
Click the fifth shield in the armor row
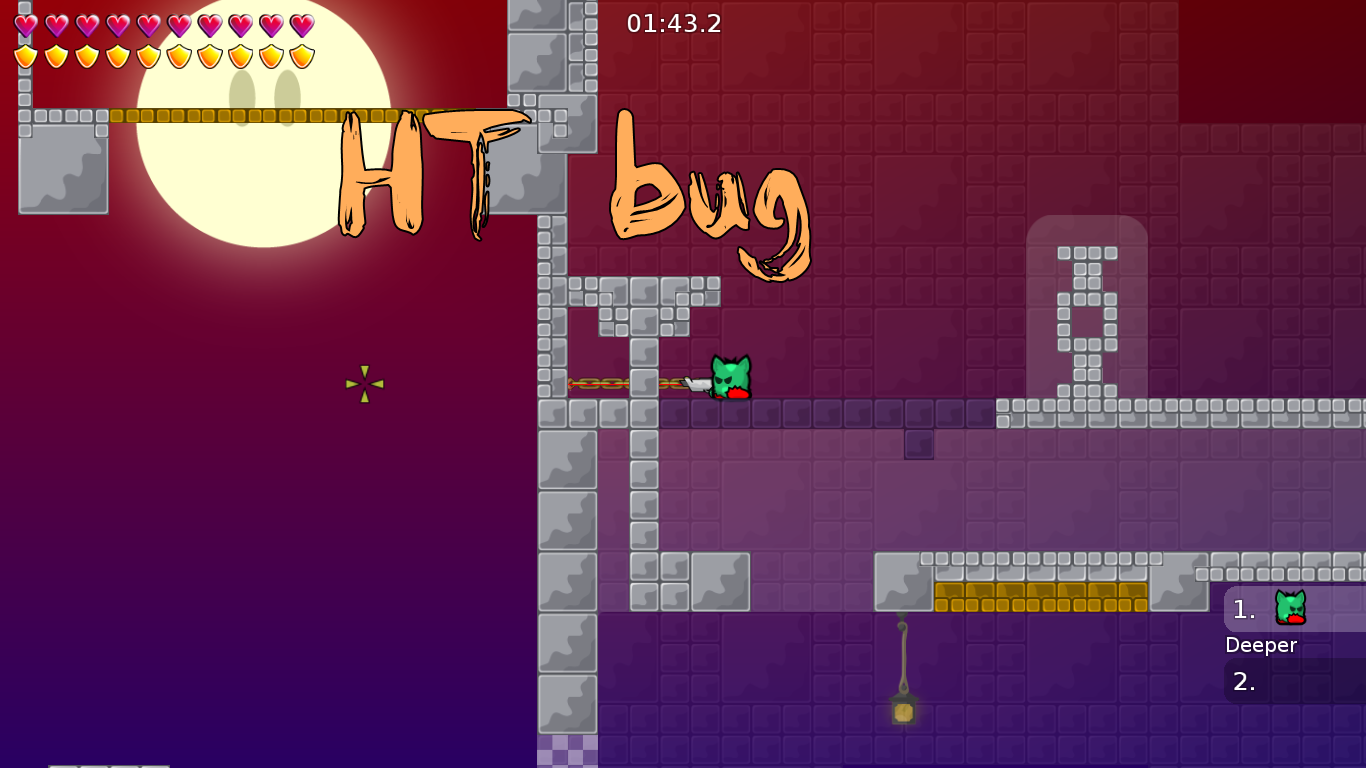[146, 57]
